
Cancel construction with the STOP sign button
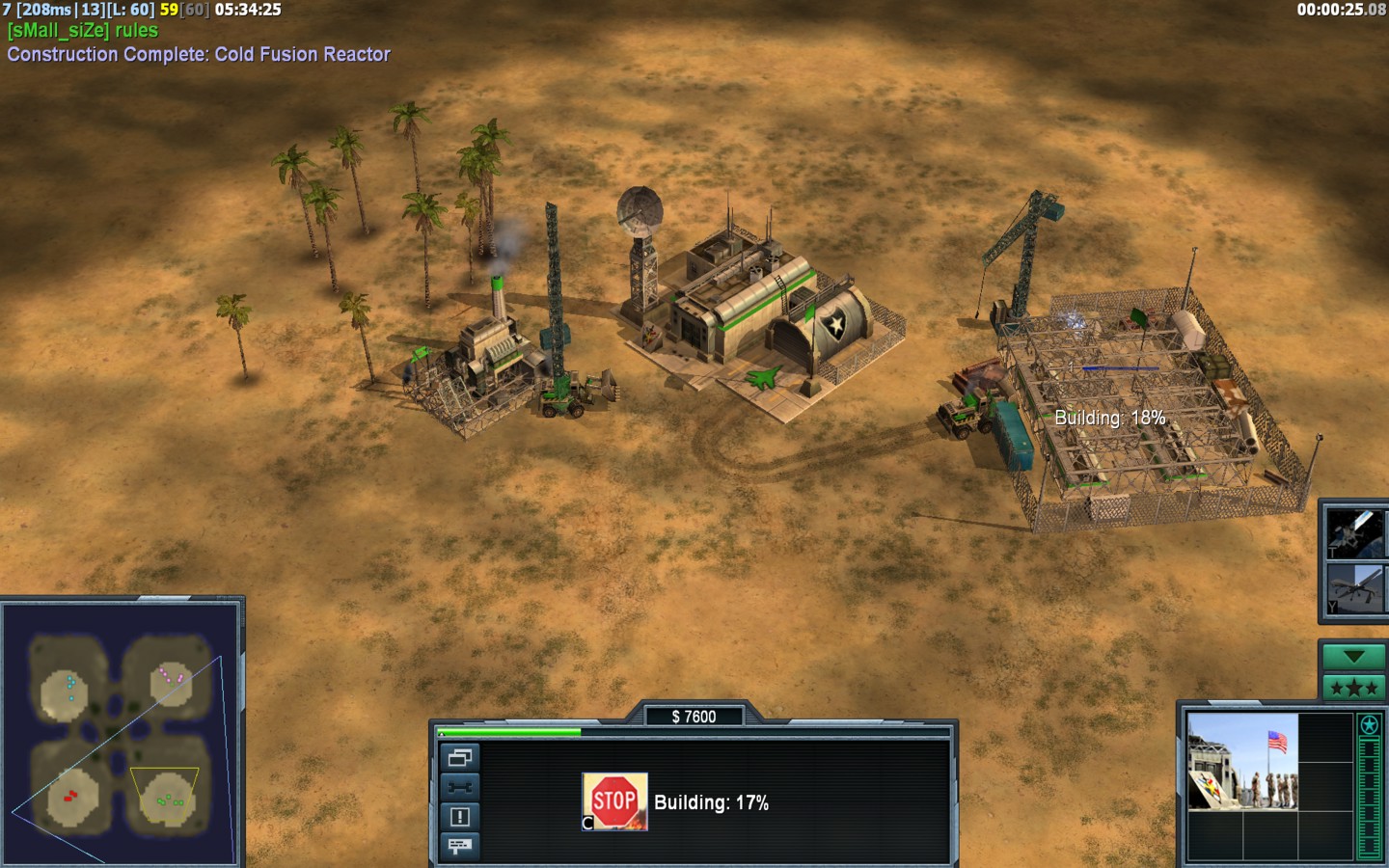(x=614, y=800)
